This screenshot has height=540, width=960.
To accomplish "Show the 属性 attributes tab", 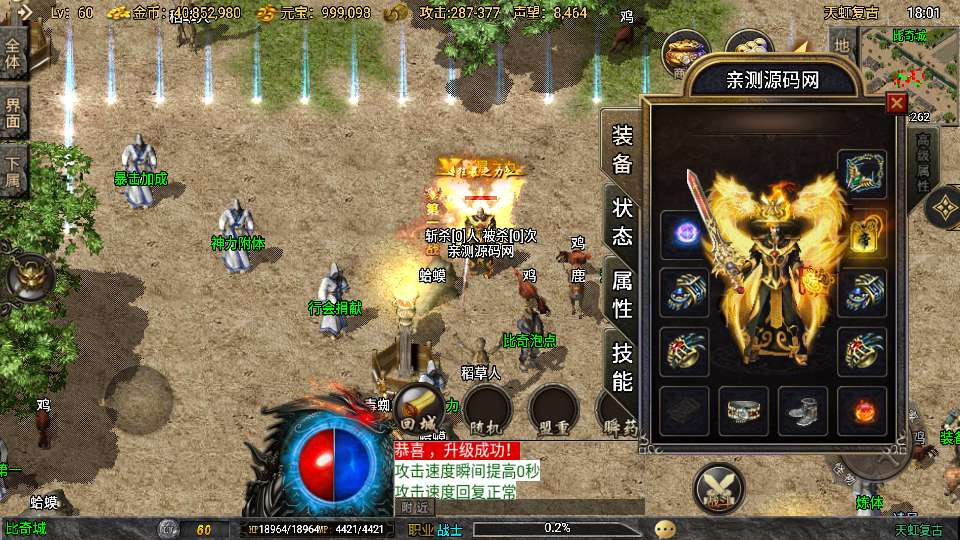I will pyautogui.click(x=622, y=294).
